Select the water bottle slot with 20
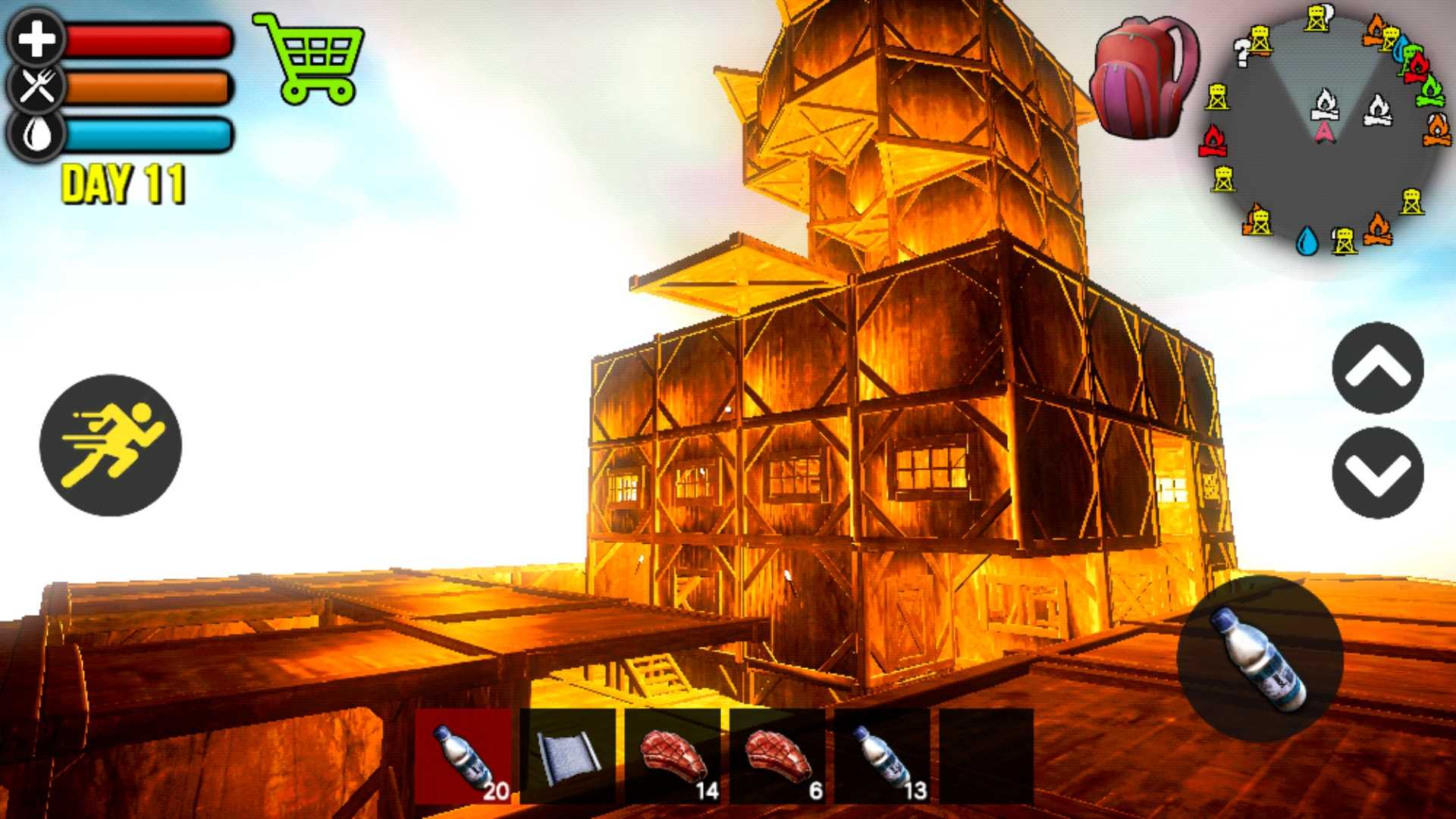This screenshot has height=819, width=1456. [x=463, y=757]
